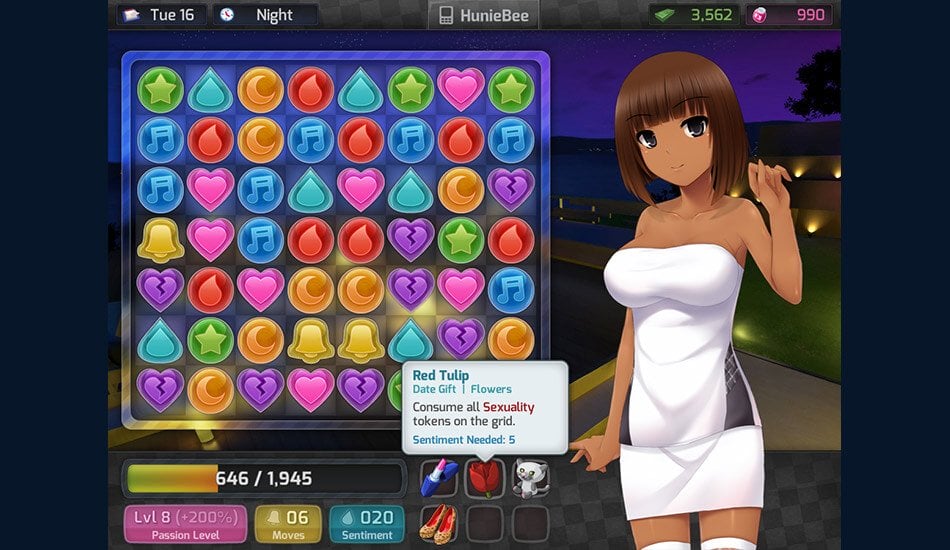Pick the red leopard-print shoes gift
This screenshot has width=950, height=550.
(x=440, y=522)
